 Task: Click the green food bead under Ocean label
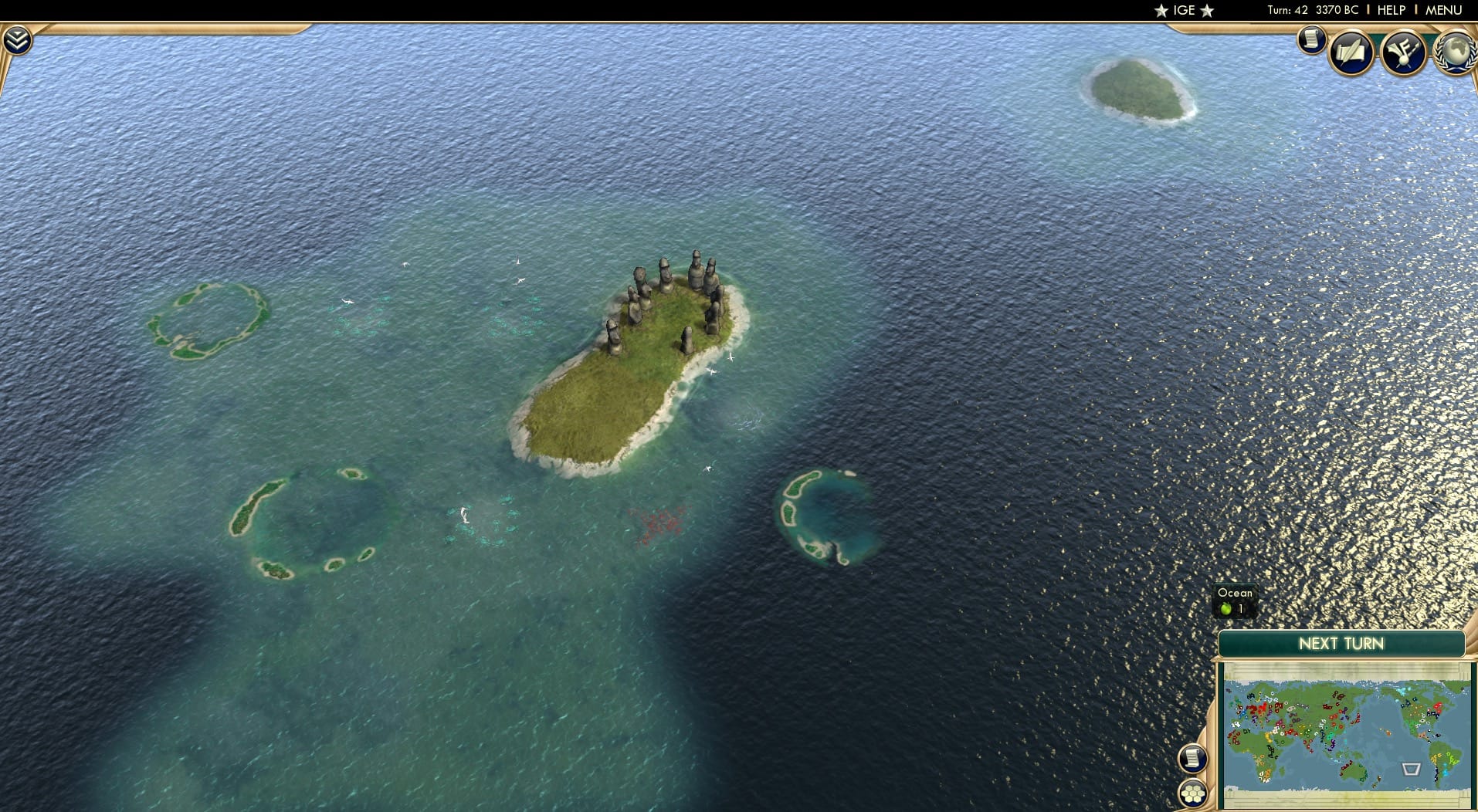click(1228, 608)
